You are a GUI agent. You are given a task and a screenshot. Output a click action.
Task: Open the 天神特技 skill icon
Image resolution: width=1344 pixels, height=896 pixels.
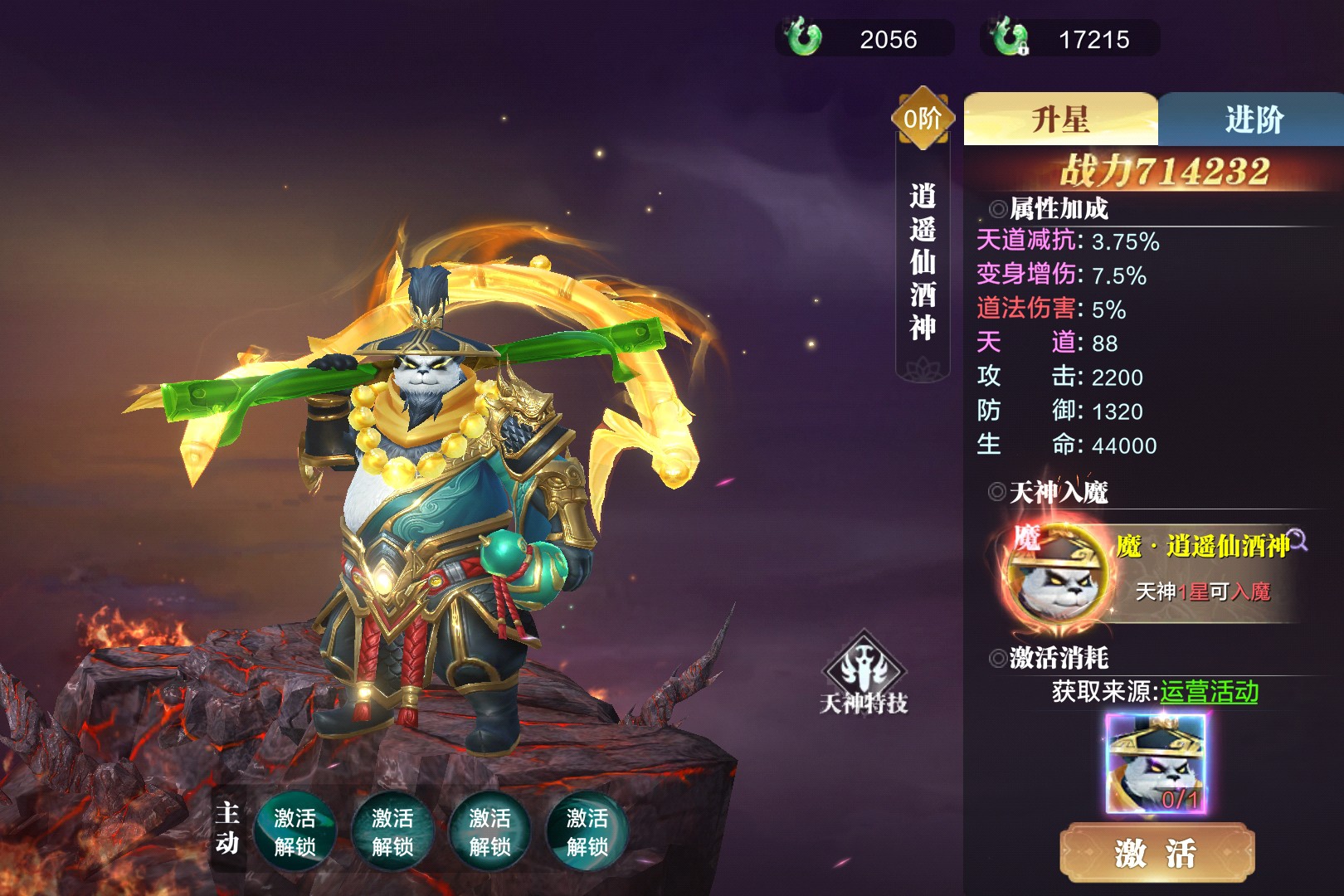click(864, 674)
